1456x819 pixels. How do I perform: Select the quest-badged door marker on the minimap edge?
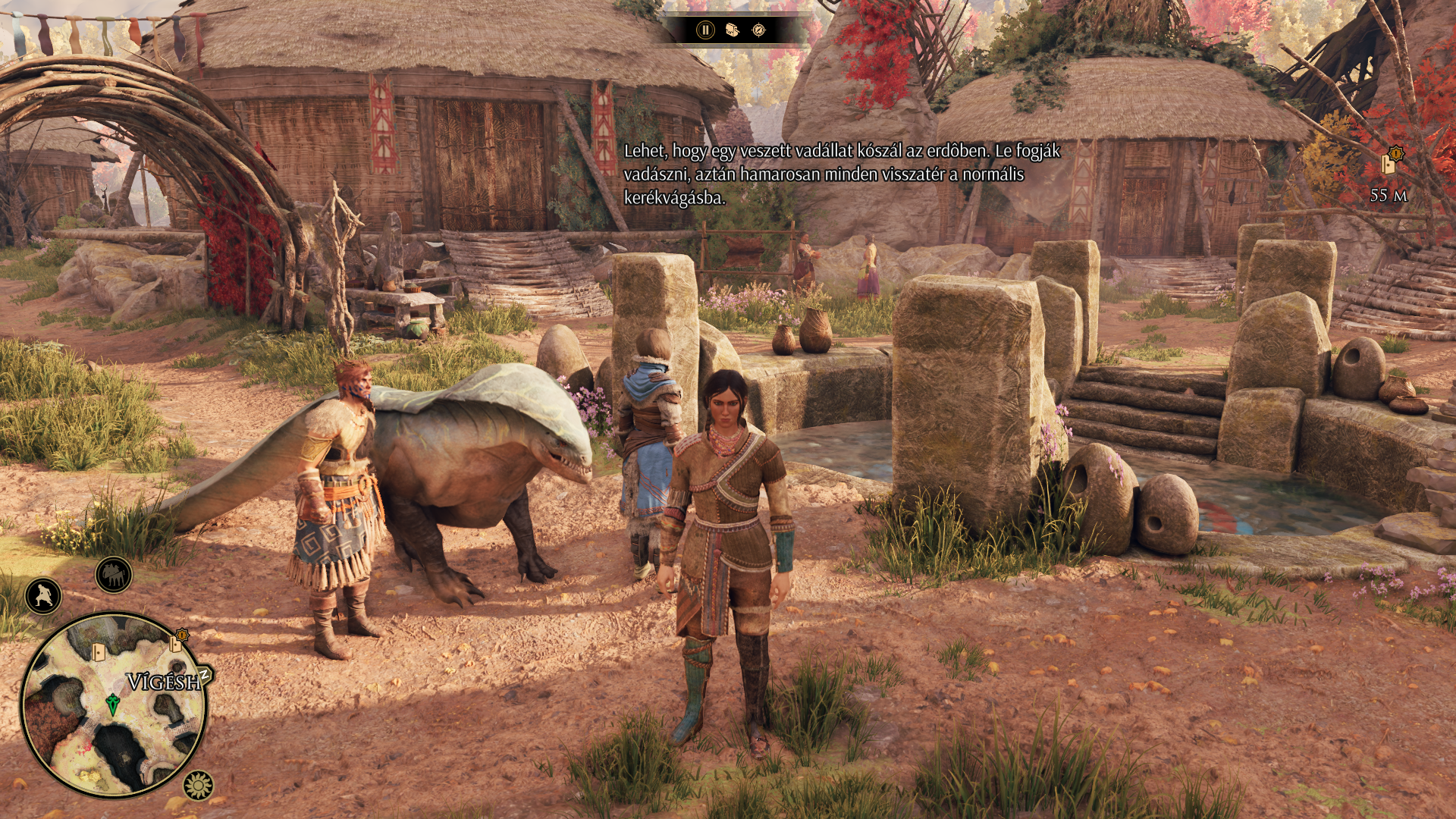pos(177,643)
